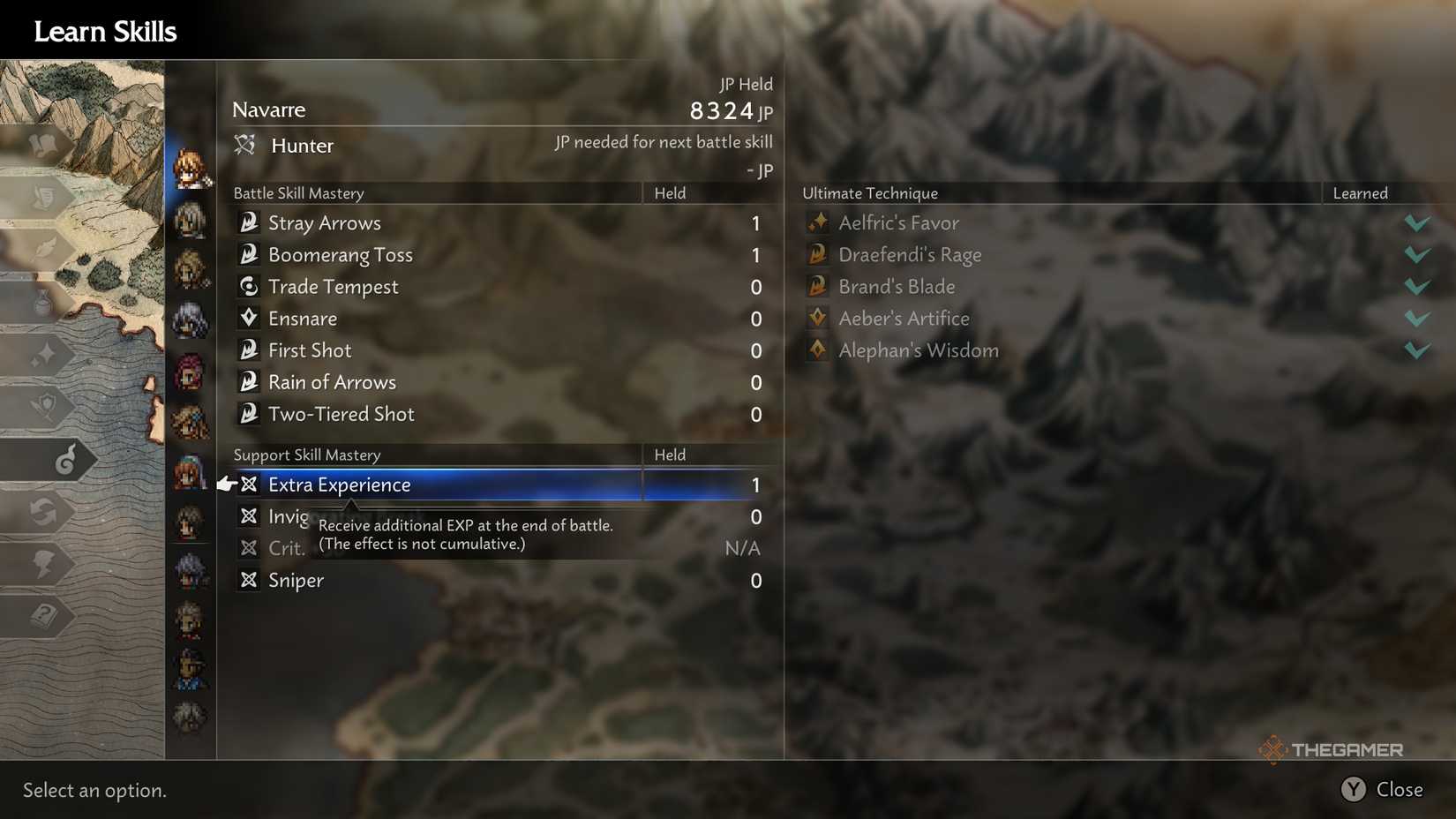Click the diamond icon next to Ensnare
This screenshot has width=1456, height=819.
pos(249,318)
